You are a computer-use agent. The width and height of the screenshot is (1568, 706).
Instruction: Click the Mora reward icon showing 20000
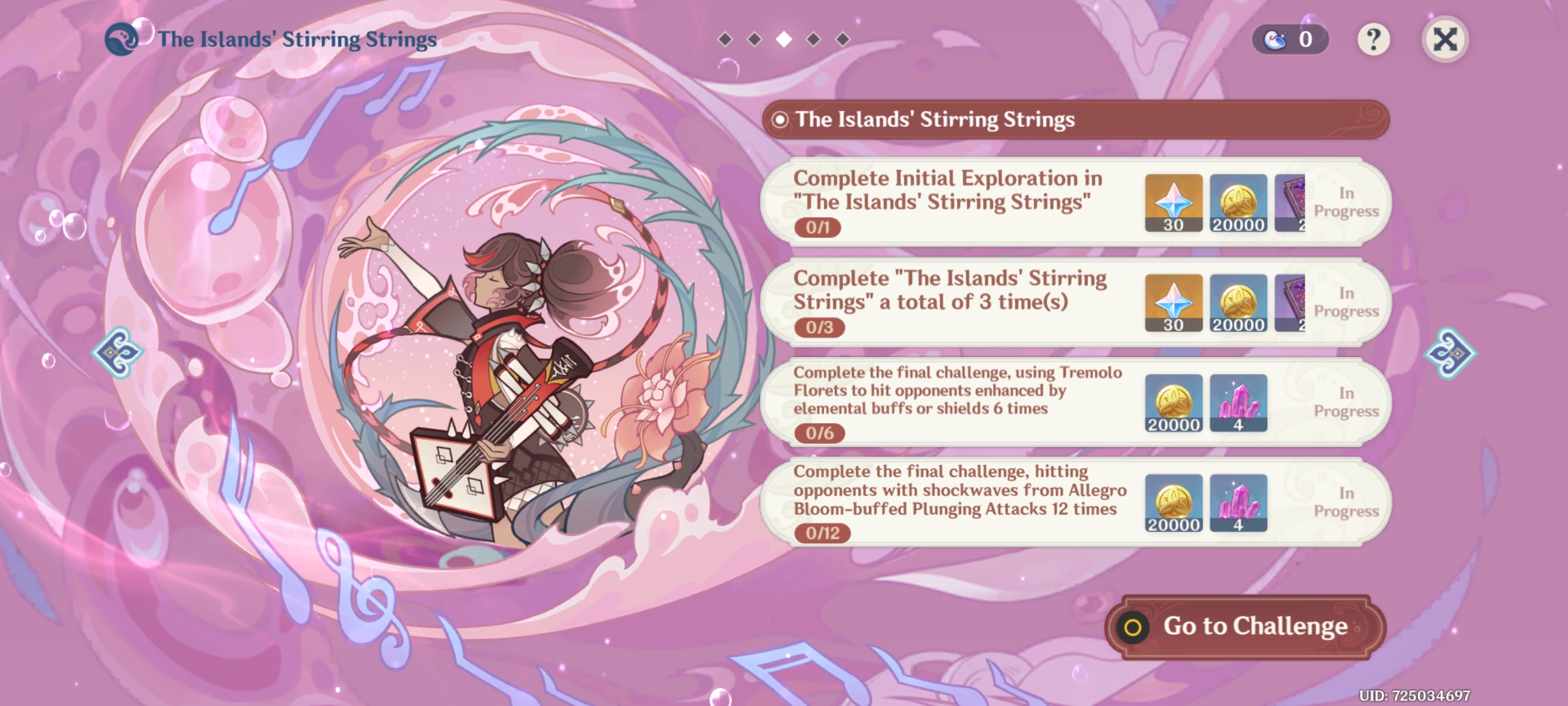1238,203
